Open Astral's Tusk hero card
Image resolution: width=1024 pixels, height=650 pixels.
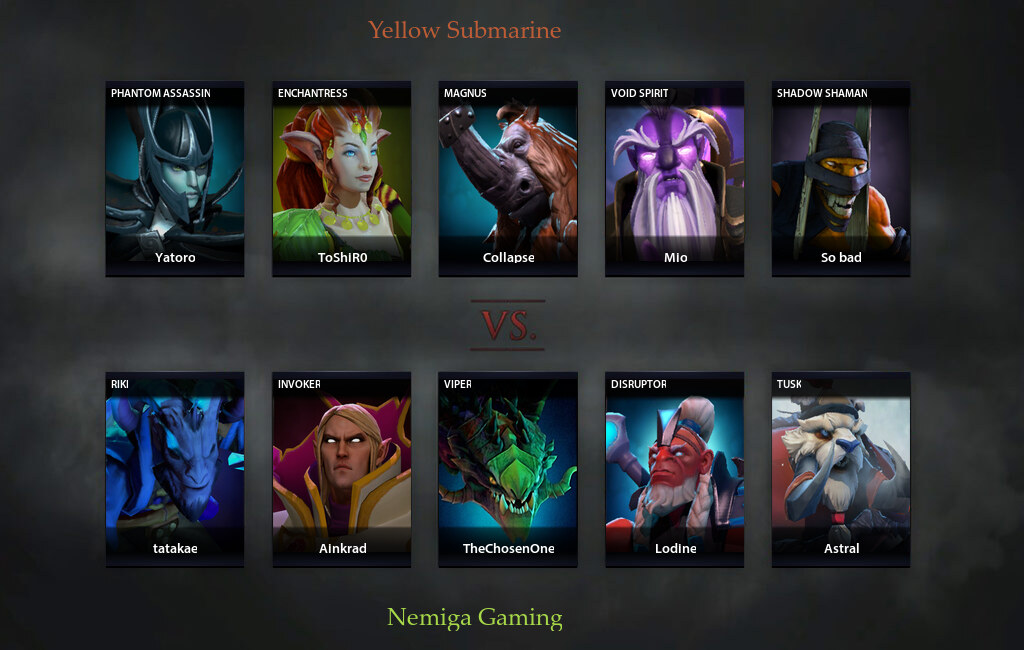coord(841,469)
